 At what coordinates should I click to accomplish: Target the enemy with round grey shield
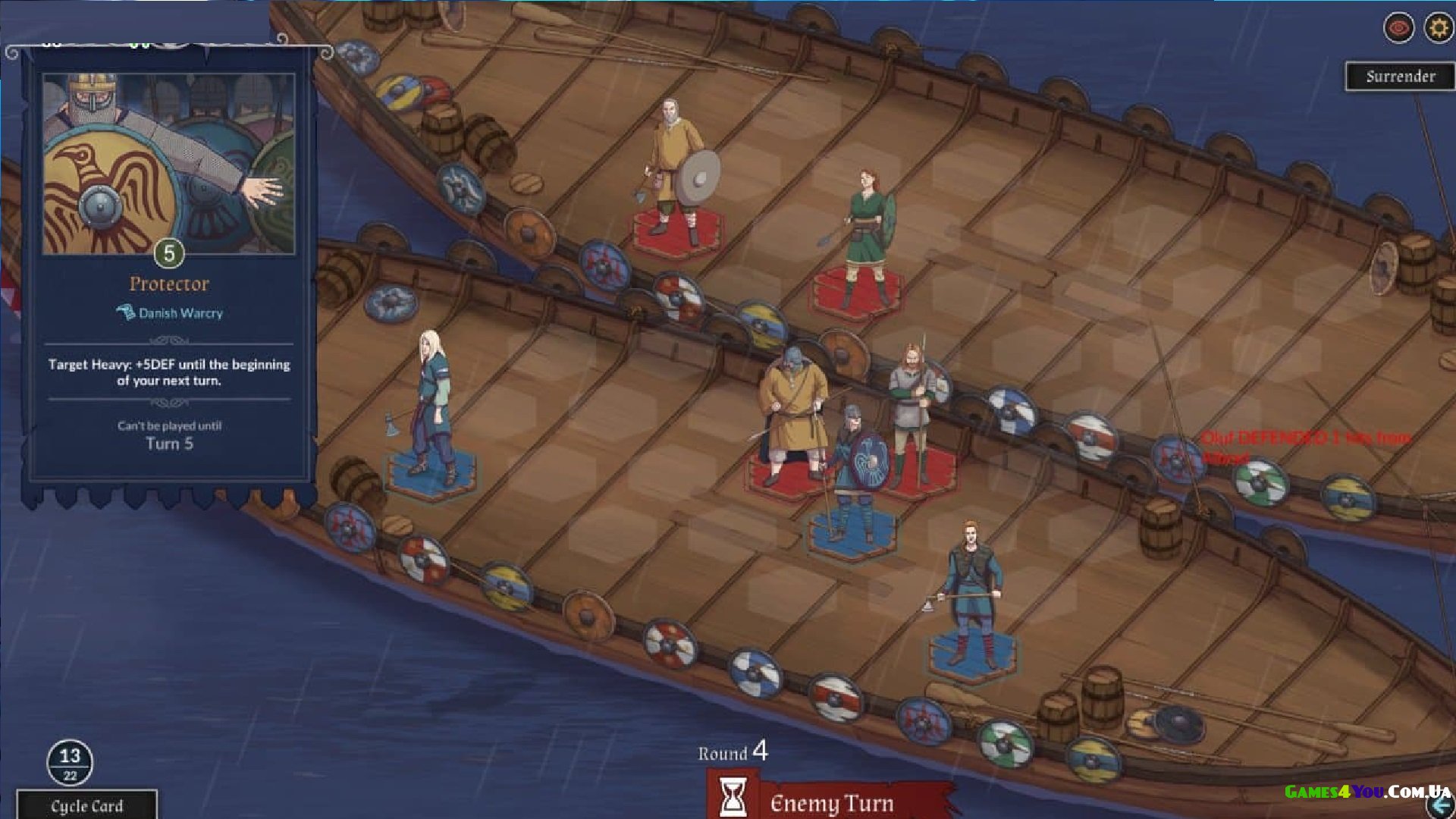675,171
